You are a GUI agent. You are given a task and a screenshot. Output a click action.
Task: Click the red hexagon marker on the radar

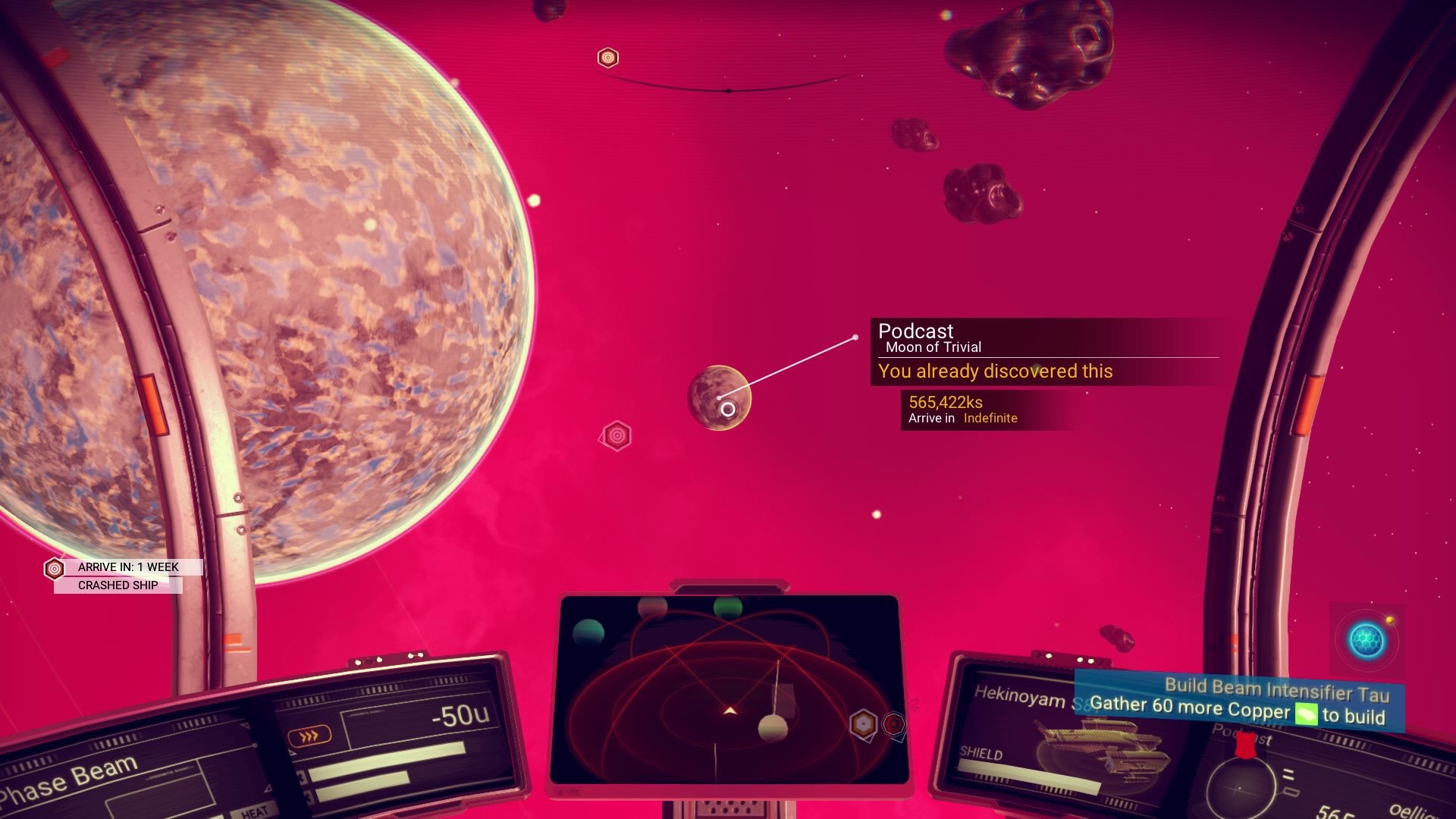[894, 723]
